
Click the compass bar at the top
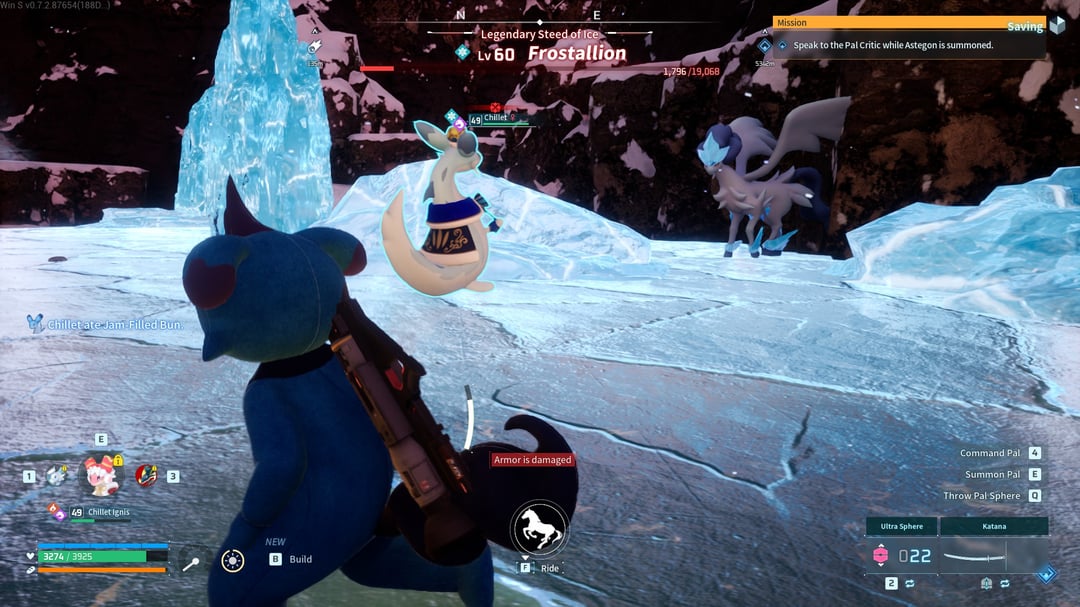coord(540,20)
